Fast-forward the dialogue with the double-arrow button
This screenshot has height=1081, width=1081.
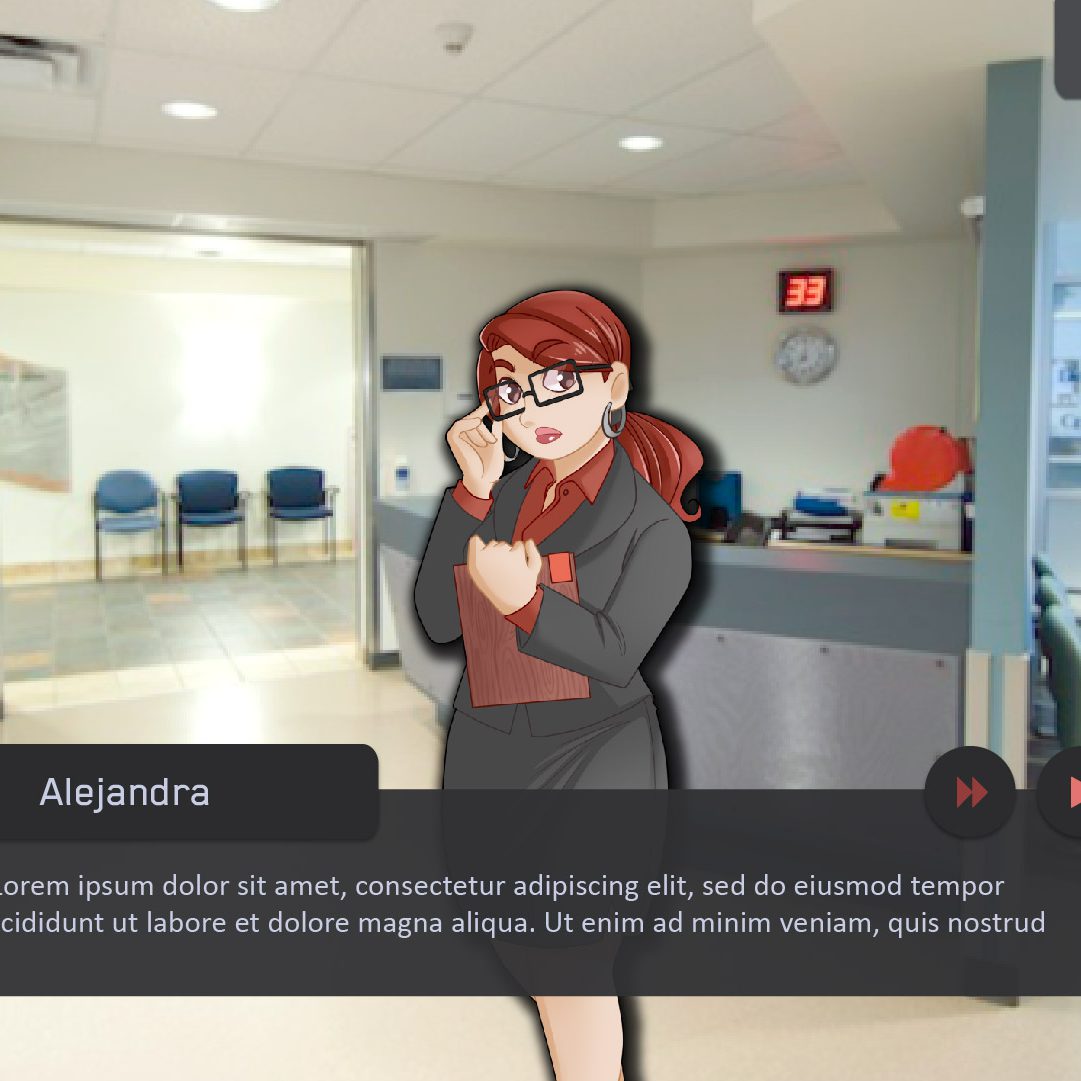970,792
